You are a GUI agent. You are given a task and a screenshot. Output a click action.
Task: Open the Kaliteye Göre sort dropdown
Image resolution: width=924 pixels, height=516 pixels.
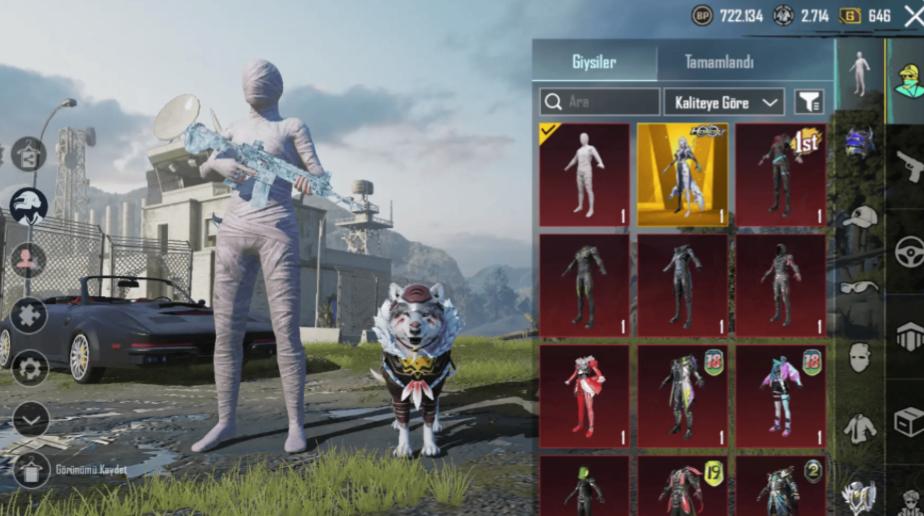724,102
